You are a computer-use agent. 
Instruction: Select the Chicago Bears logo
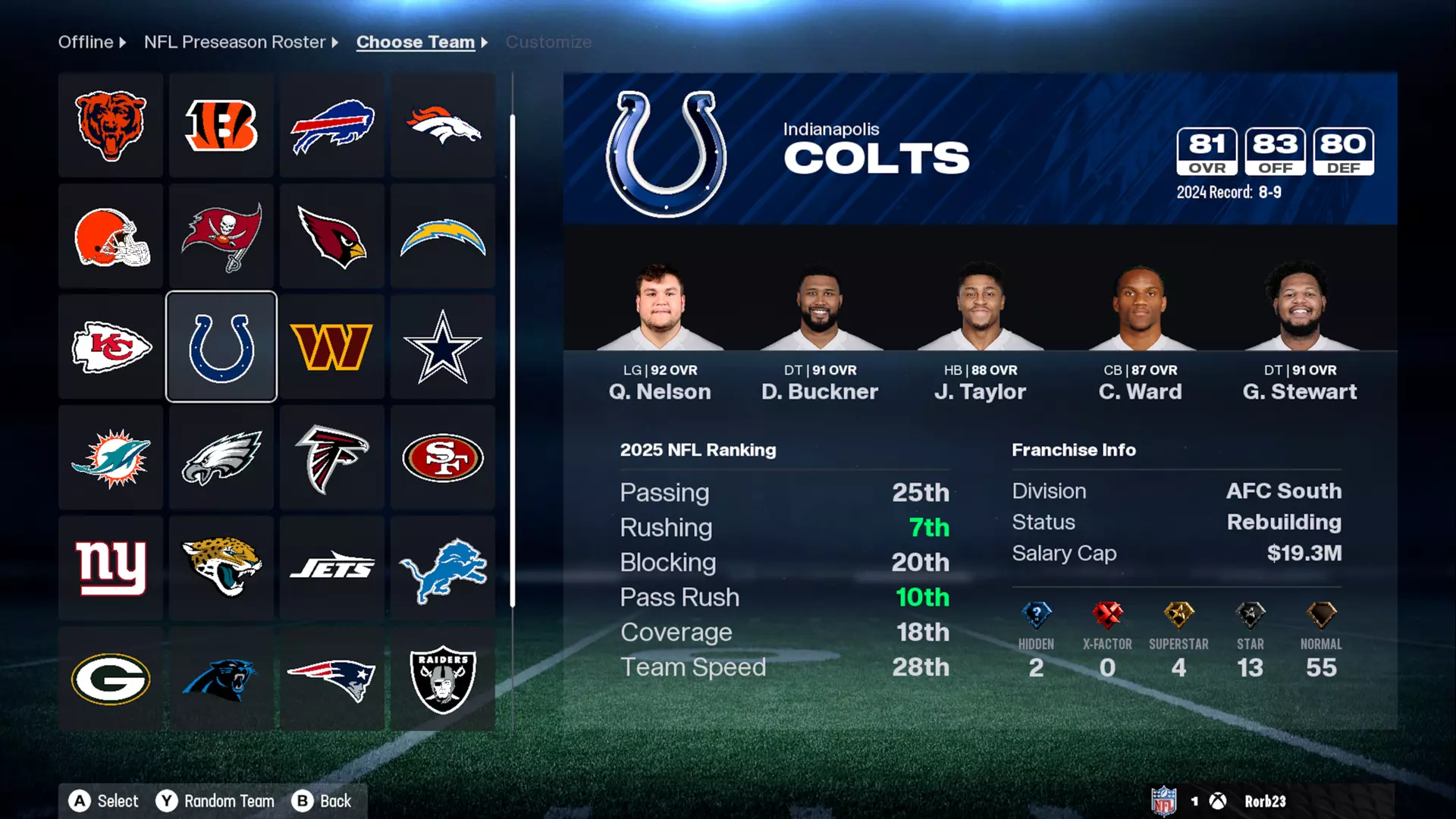click(x=110, y=125)
